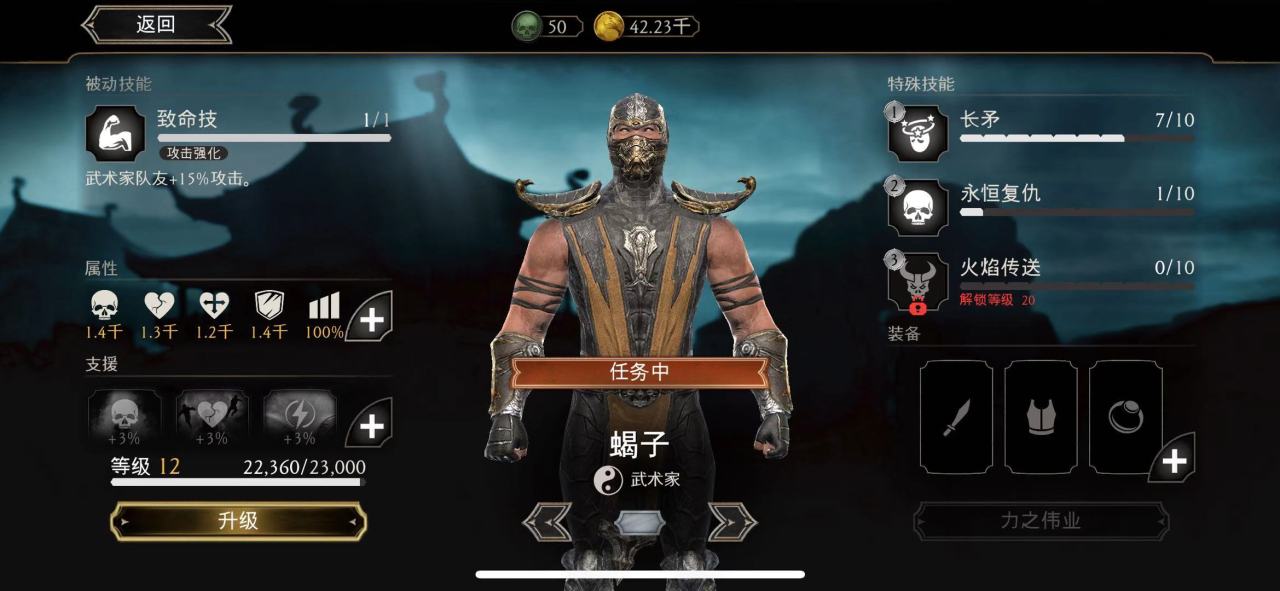Tap the 返回 back button

(x=156, y=25)
